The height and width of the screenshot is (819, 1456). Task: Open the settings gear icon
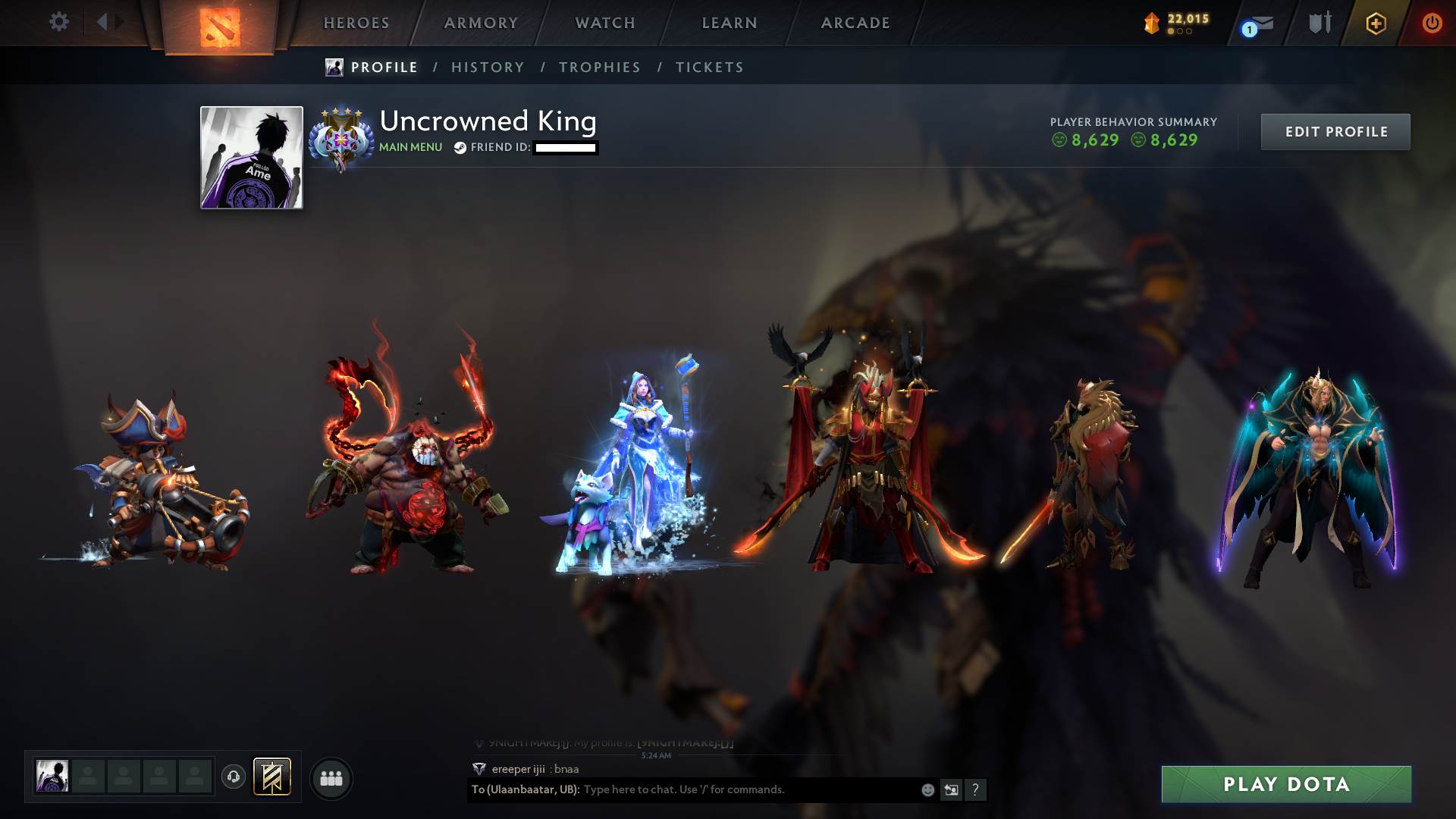pos(59,23)
